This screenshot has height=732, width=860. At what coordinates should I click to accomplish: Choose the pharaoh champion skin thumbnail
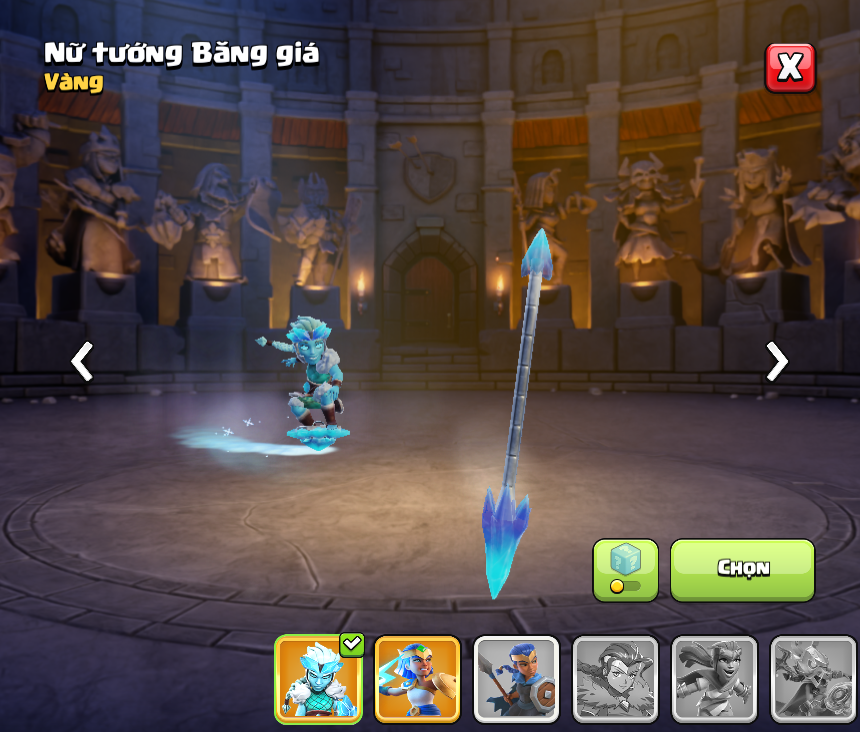417,679
